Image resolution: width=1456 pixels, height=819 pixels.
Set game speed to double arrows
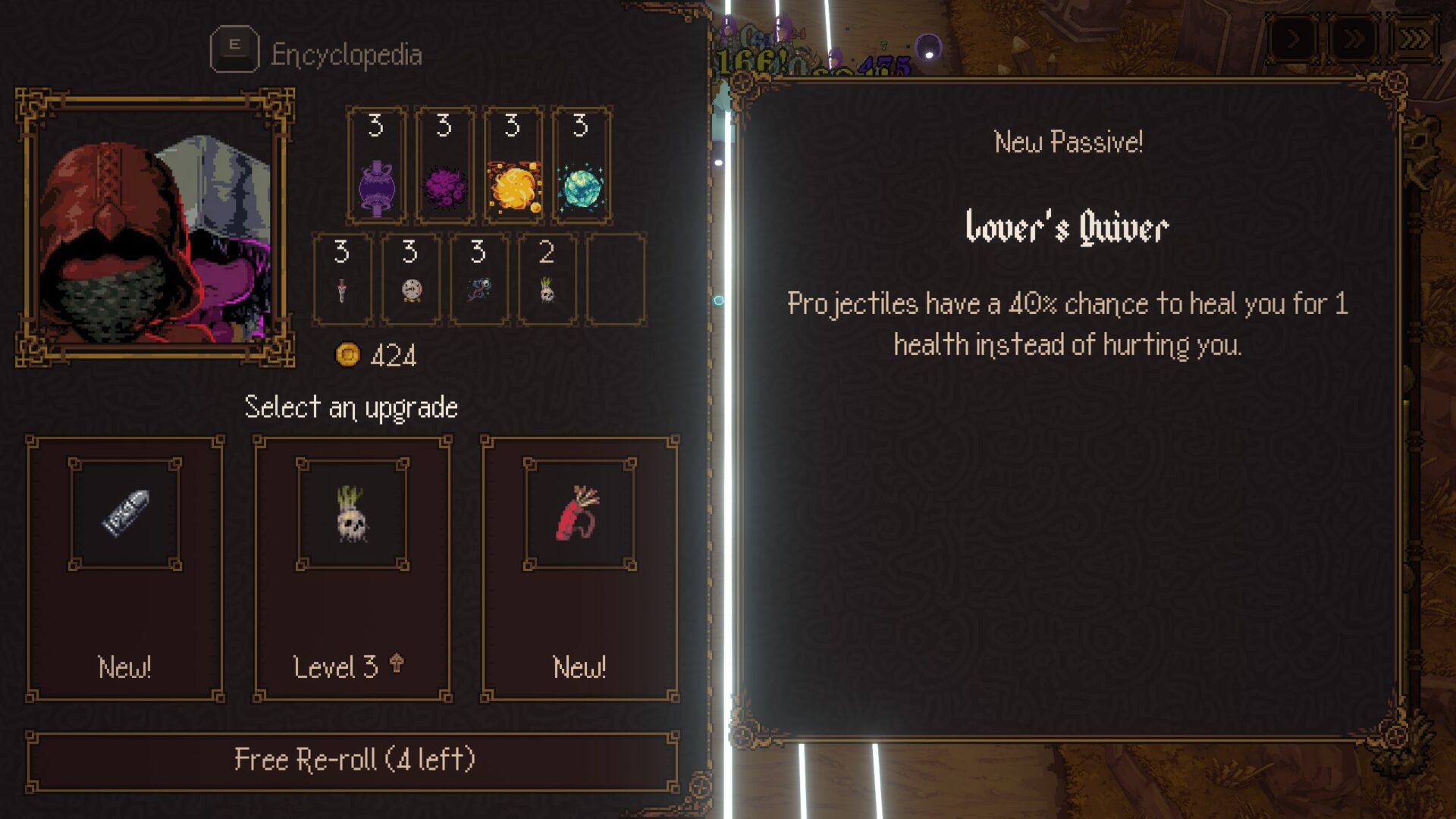[1354, 38]
